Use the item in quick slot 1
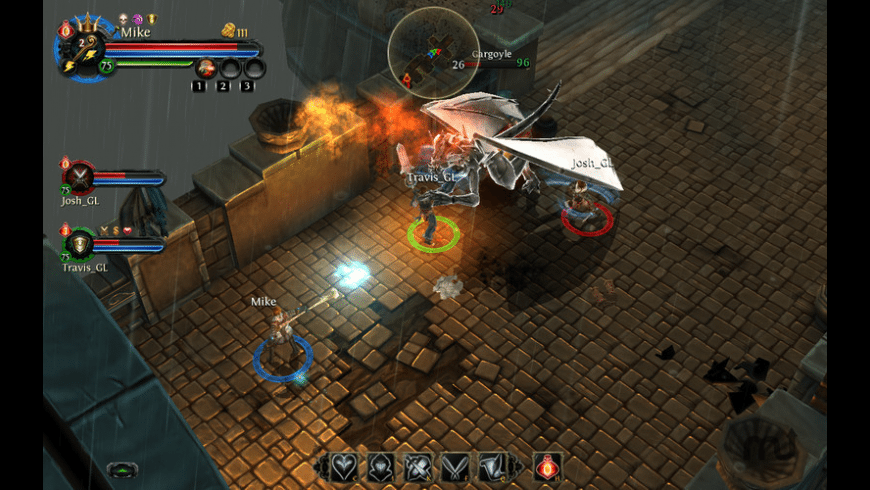Screen dimensions: 870x490 point(207,68)
